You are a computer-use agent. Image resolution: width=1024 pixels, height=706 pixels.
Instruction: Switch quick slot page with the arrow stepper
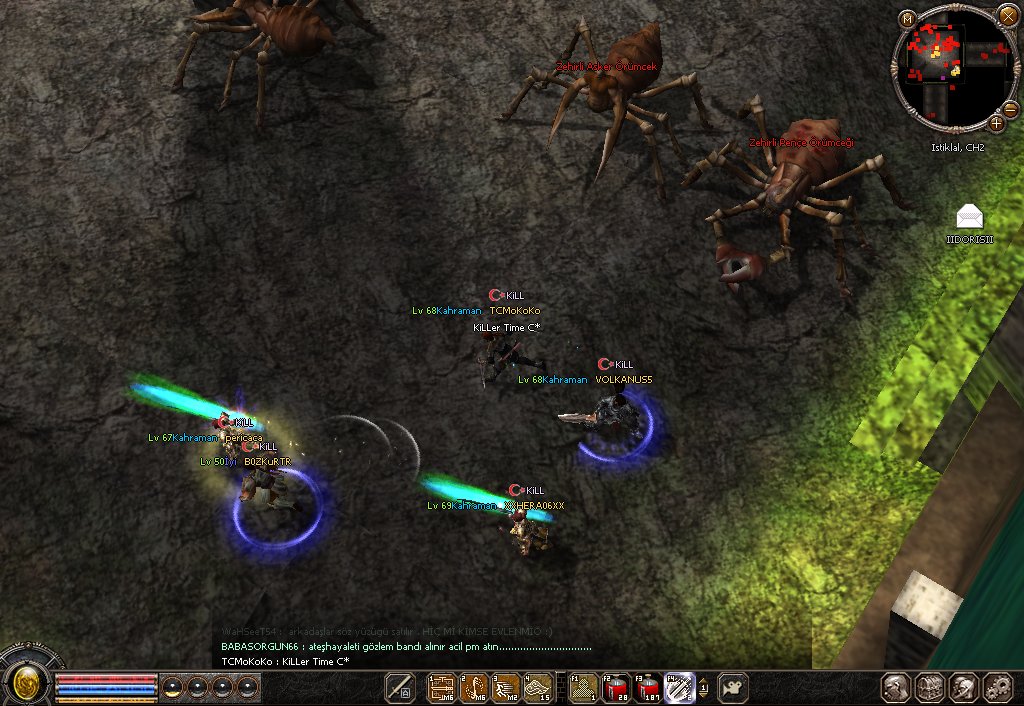coord(703,688)
